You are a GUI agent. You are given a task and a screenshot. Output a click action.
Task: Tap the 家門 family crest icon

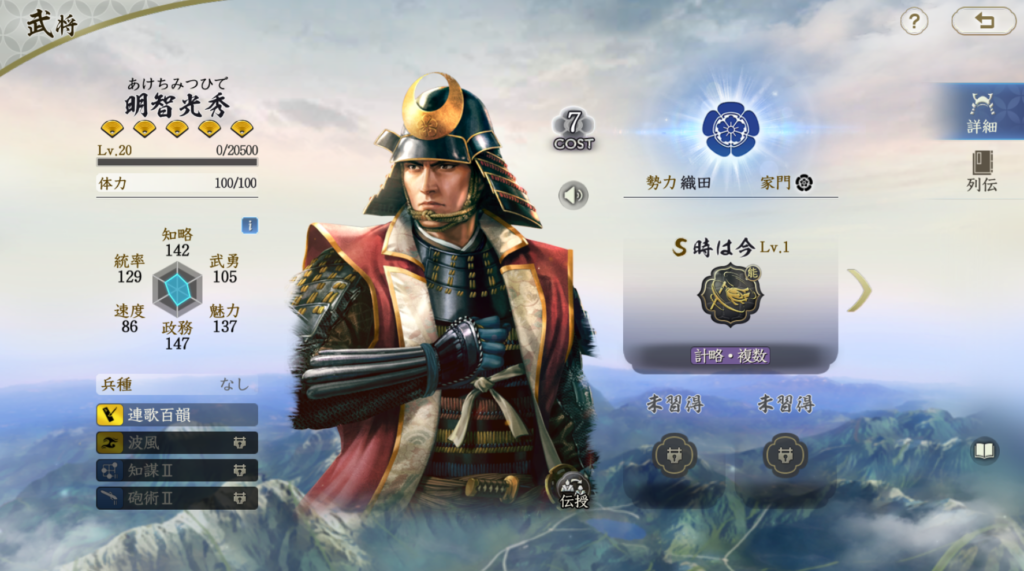[x=804, y=183]
